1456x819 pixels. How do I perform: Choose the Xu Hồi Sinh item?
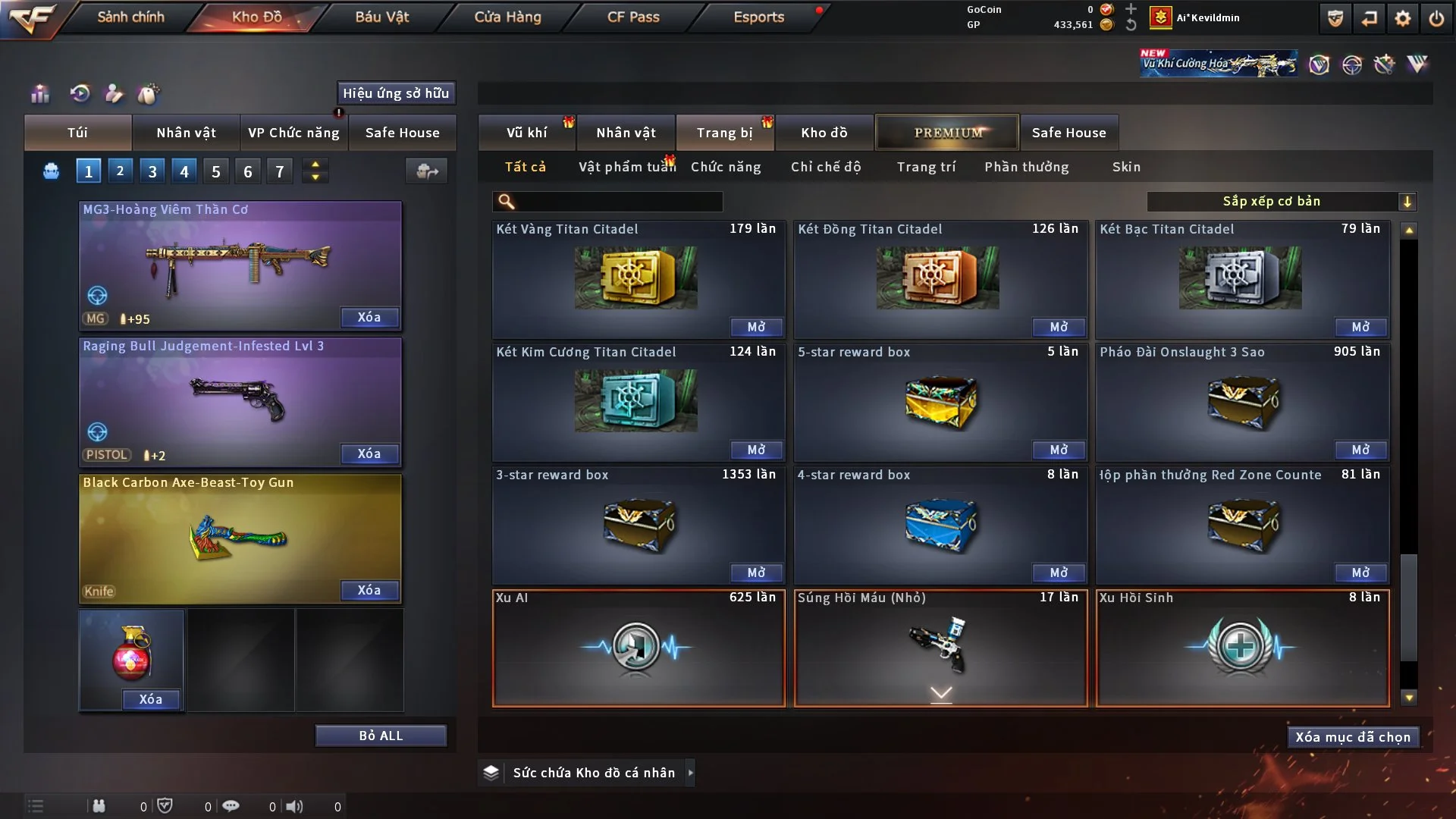1241,648
